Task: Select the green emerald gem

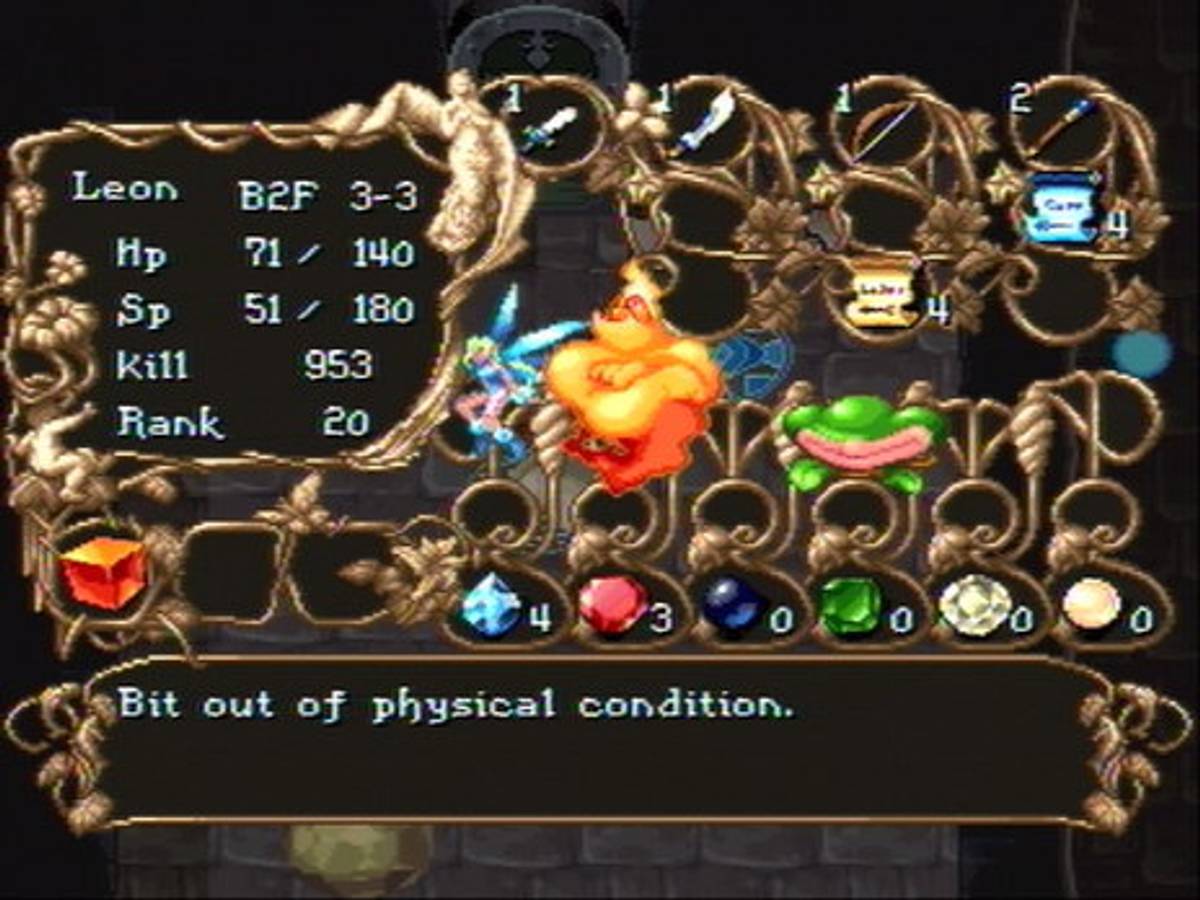Action: point(850,605)
